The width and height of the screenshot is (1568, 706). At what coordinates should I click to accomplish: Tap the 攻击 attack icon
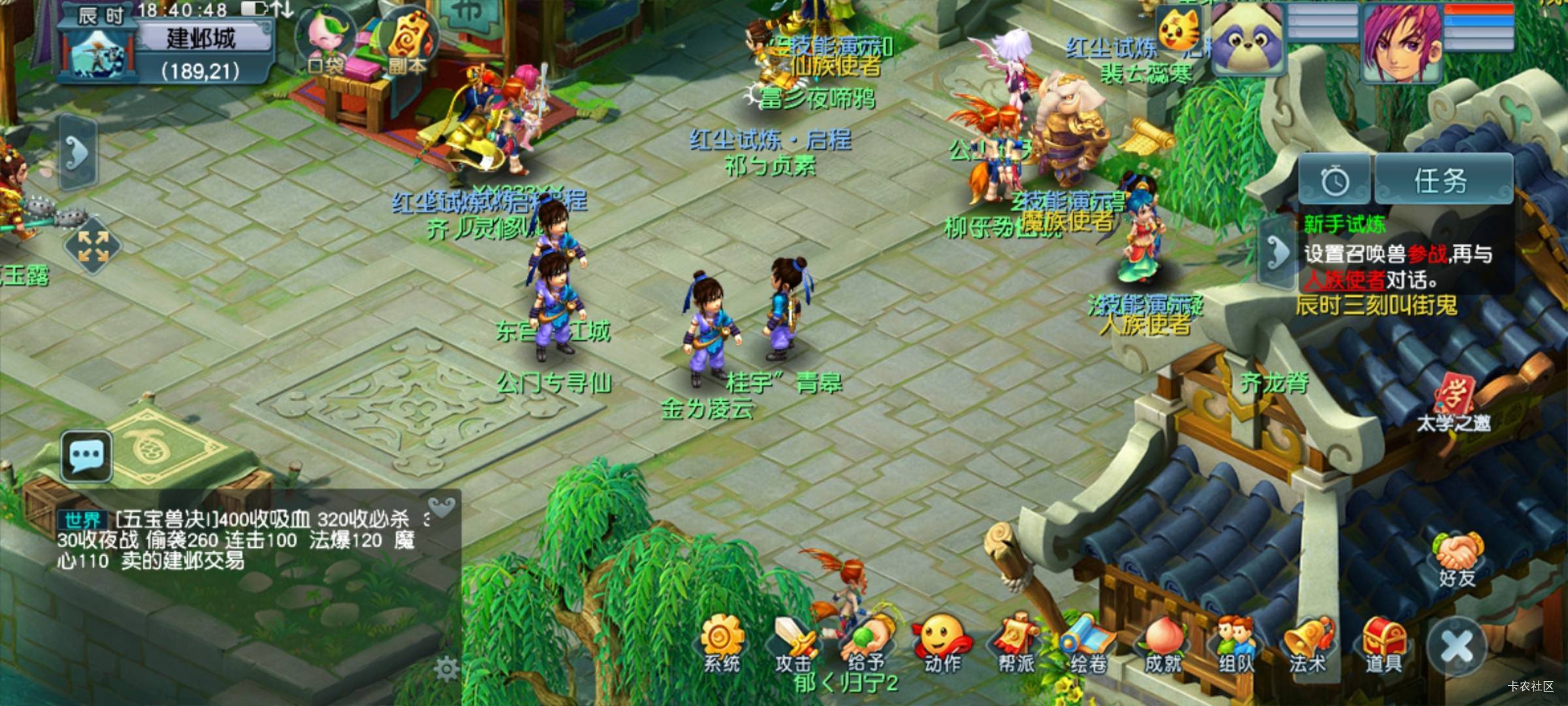point(794,644)
